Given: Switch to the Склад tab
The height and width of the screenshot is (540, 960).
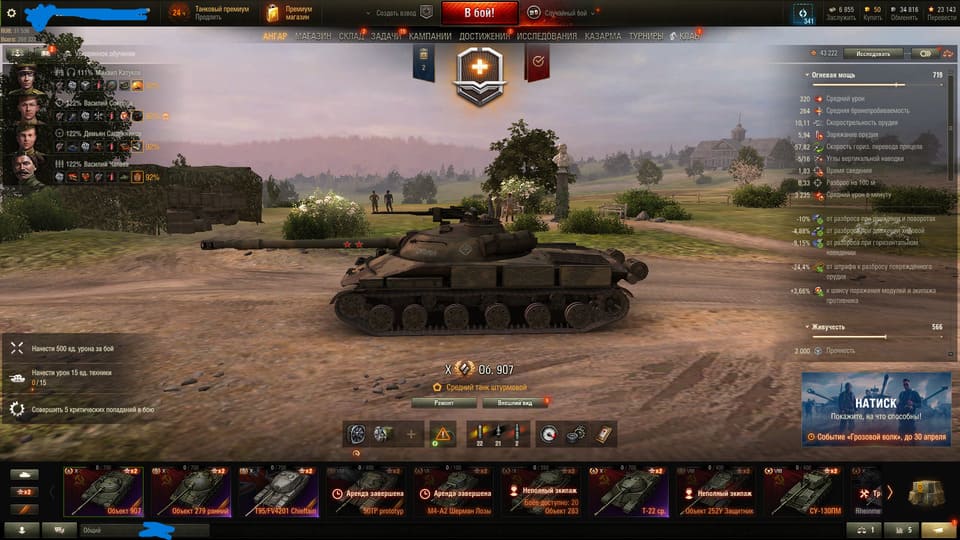Looking at the screenshot, I should (x=351, y=37).
